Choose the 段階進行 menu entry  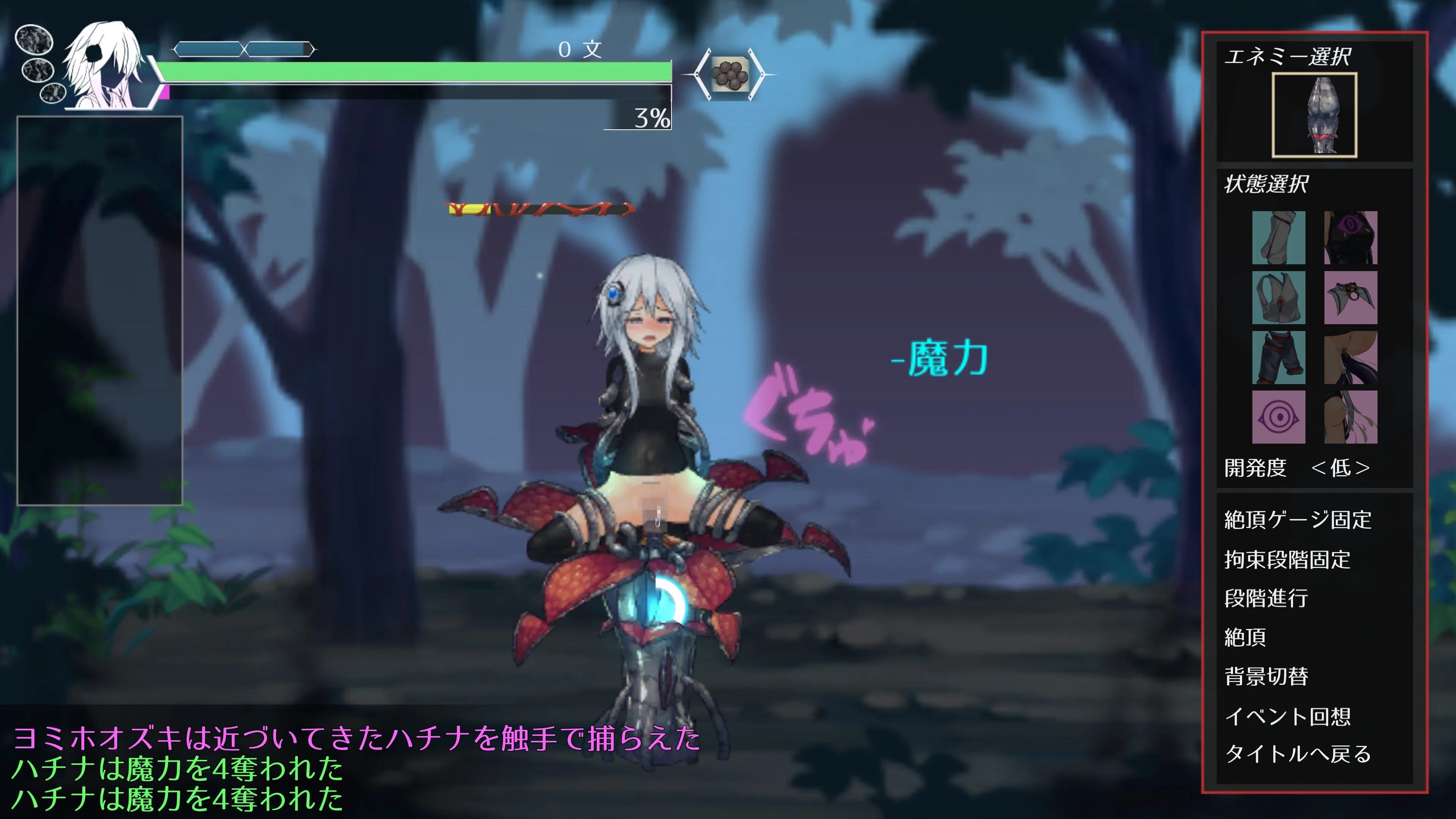click(1266, 598)
